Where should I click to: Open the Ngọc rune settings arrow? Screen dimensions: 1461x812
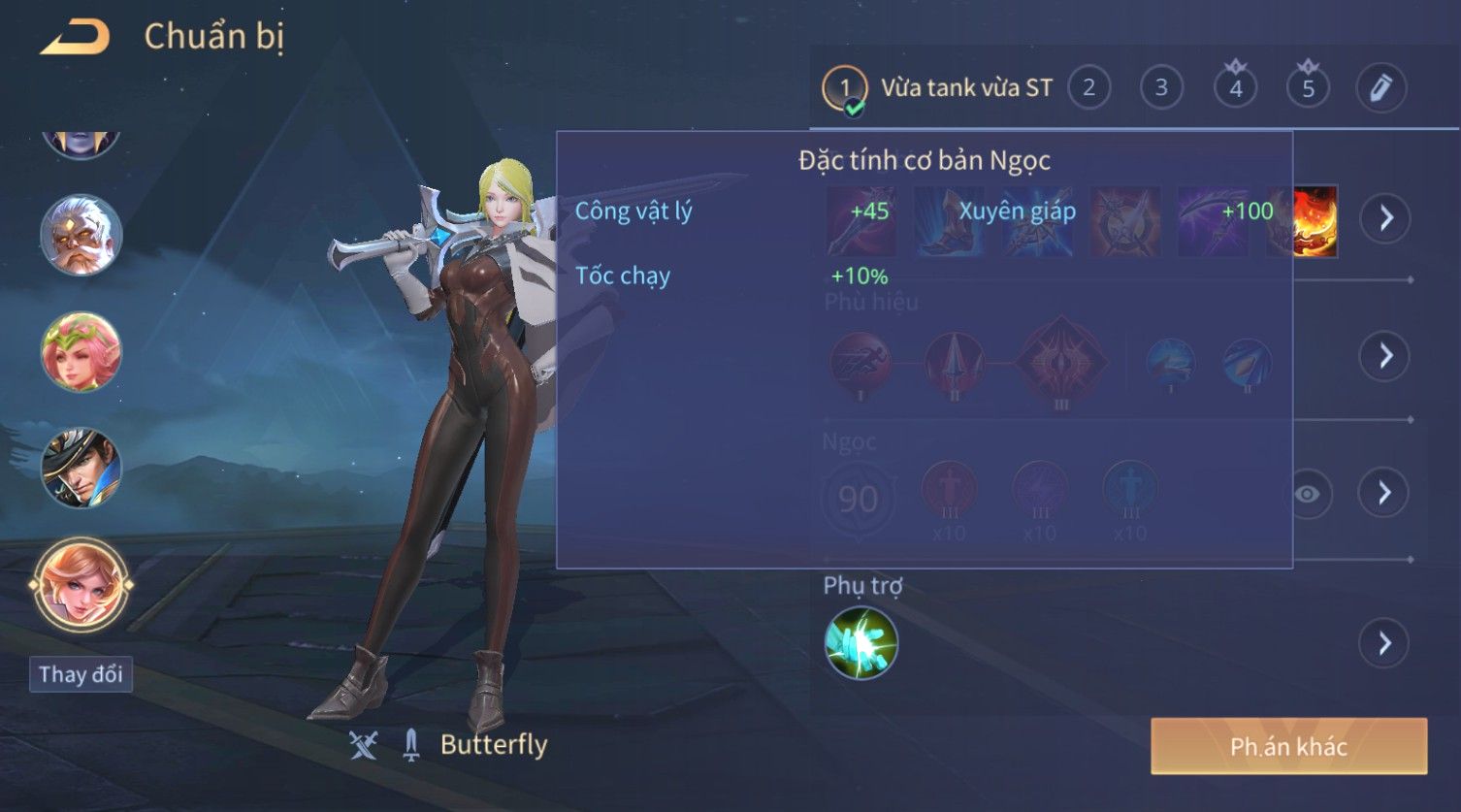click(1384, 494)
